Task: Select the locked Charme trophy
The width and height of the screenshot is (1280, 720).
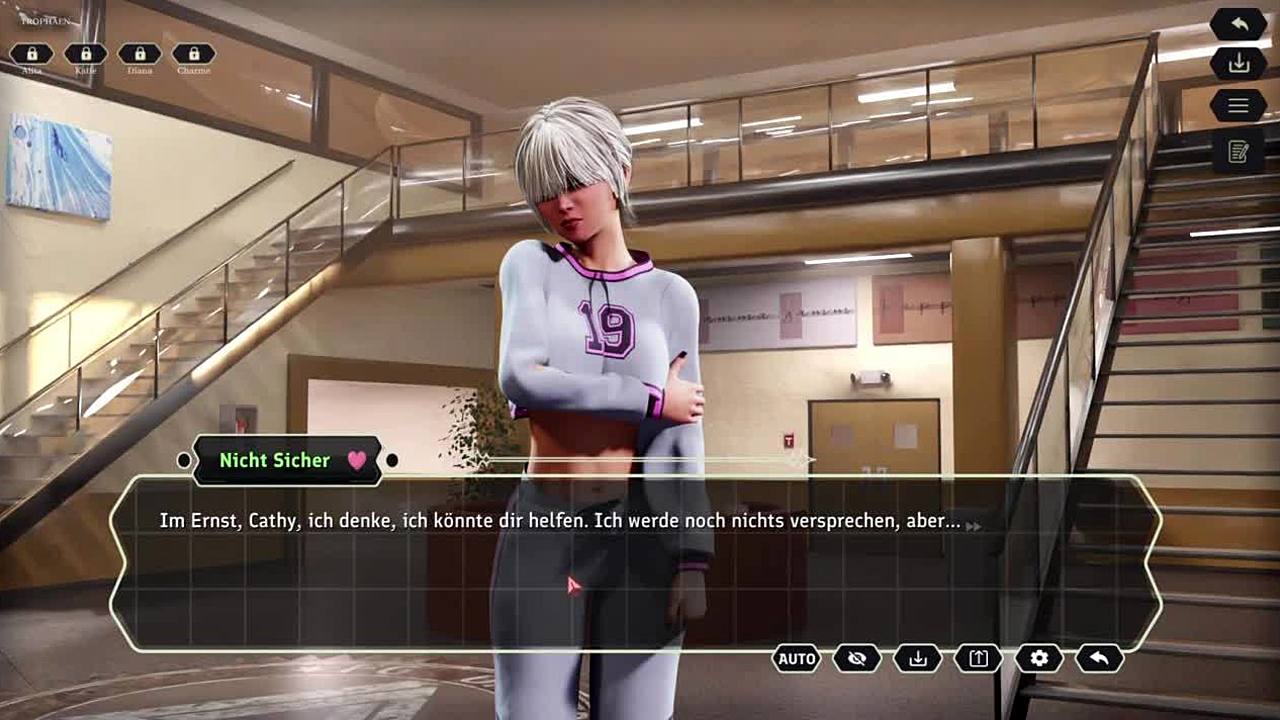Action: coord(194,54)
